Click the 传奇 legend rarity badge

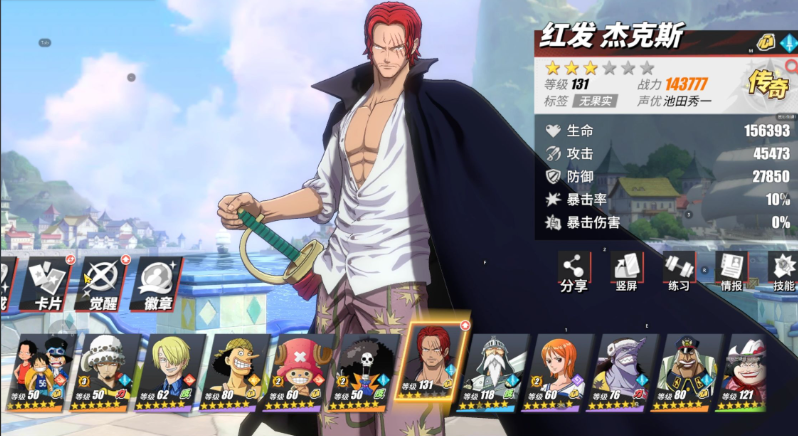(768, 84)
